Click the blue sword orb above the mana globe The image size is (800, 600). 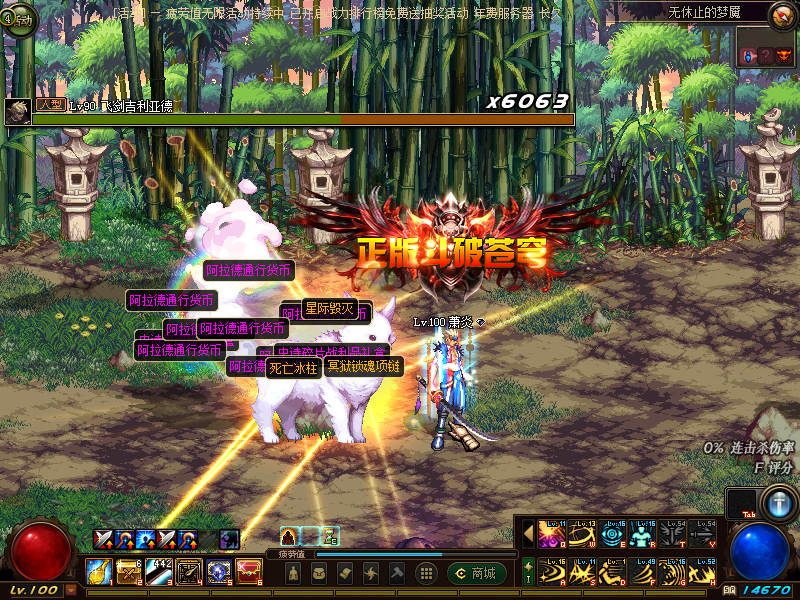777,502
